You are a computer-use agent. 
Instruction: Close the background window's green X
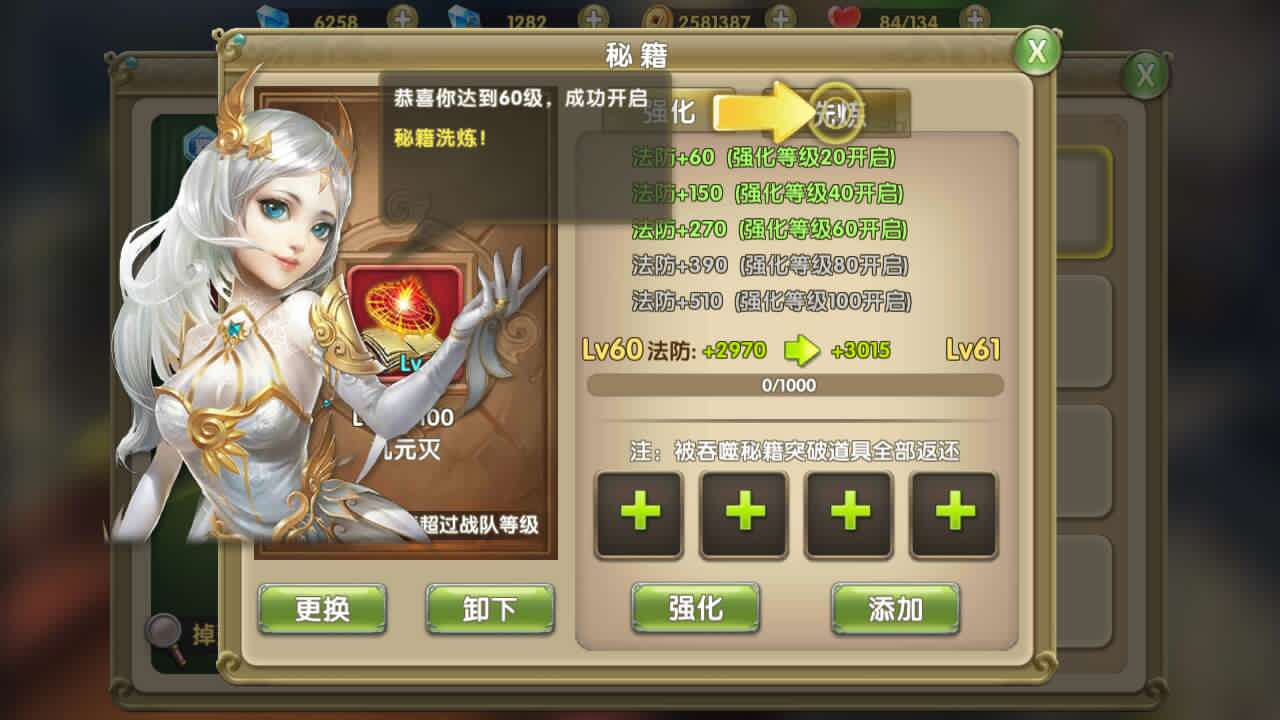coord(1145,75)
